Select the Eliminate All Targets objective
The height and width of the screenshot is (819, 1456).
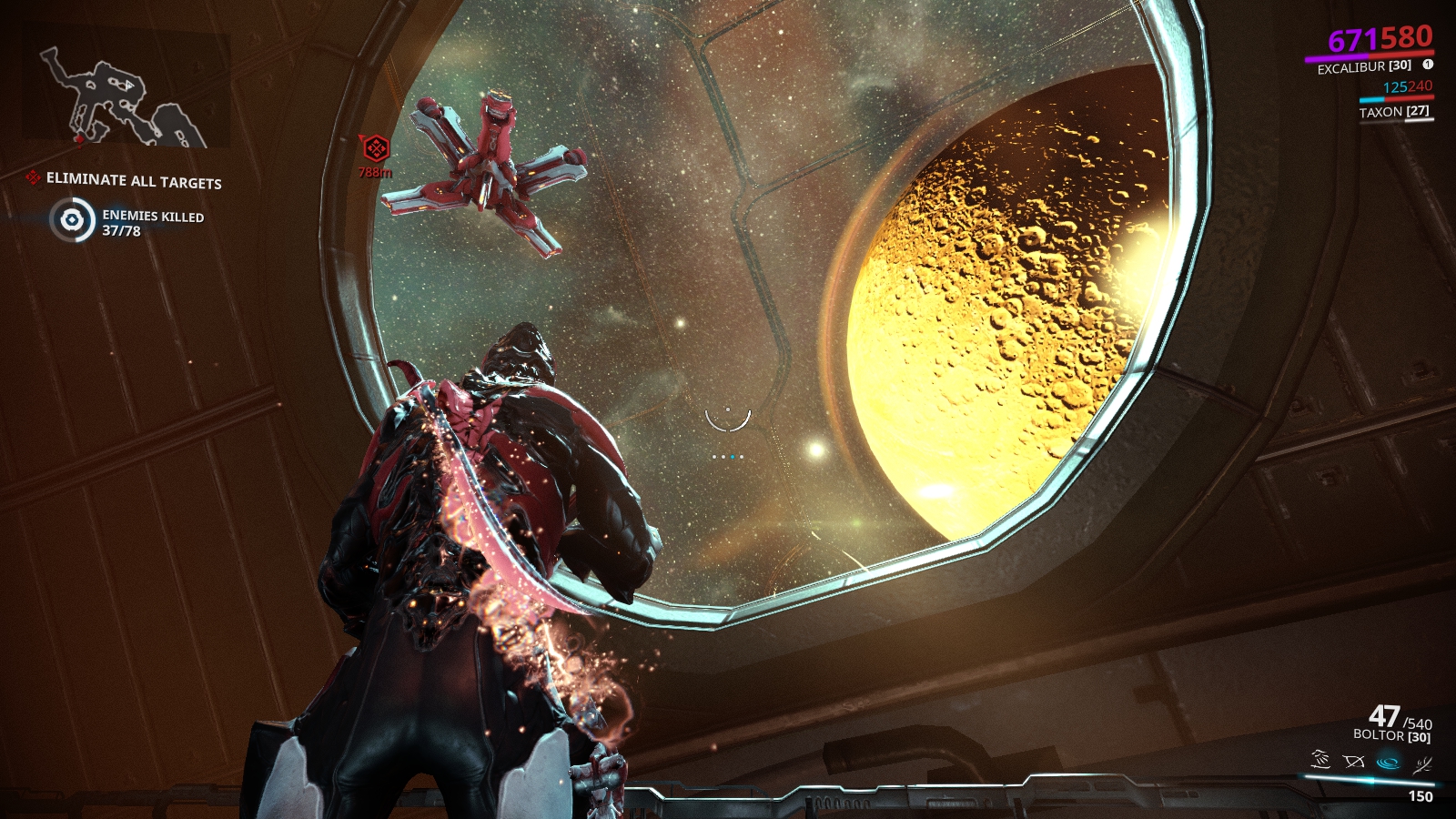134,180
